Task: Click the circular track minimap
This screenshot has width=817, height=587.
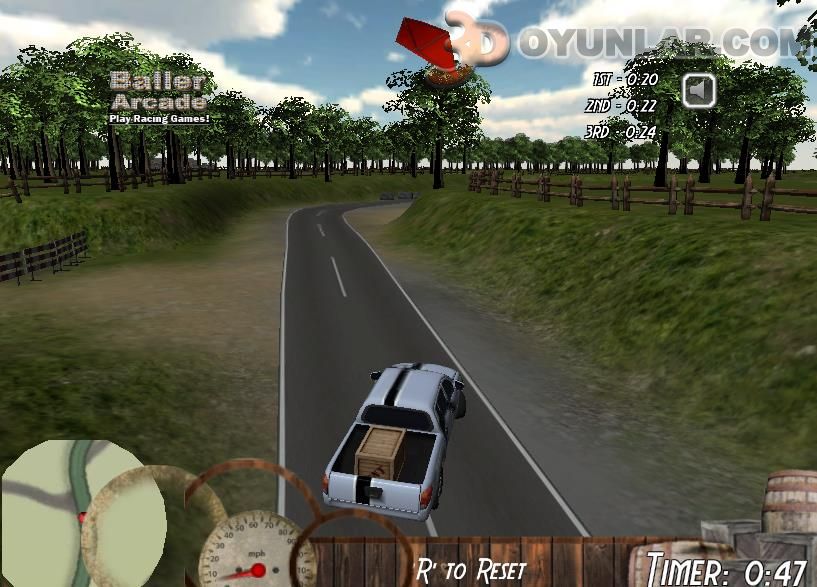Action: [75, 510]
